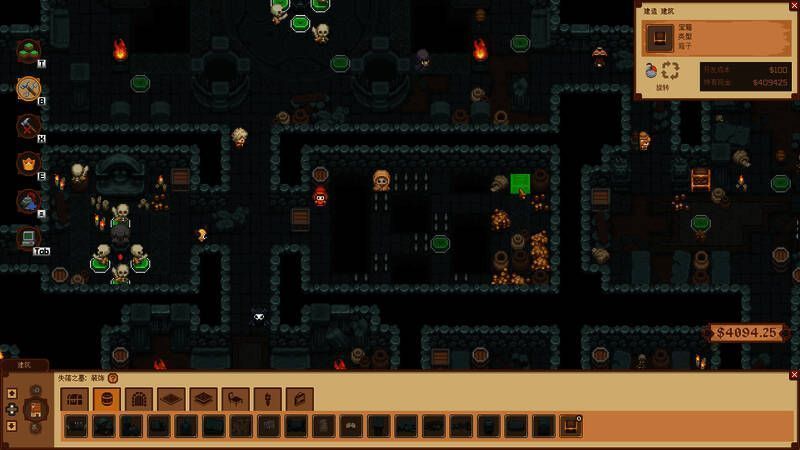The image size is (800, 450).
Task: Open the floor tile category tab
Action: click(x=170, y=400)
